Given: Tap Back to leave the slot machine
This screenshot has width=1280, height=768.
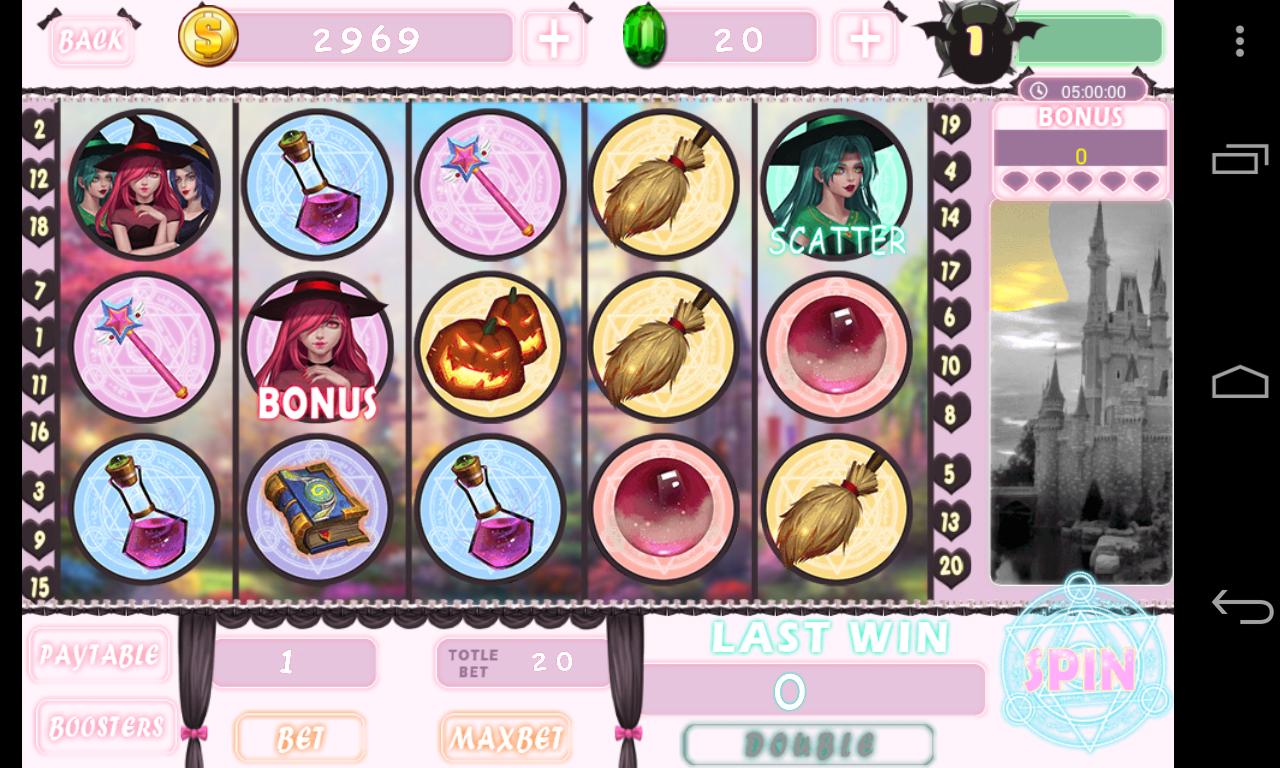Looking at the screenshot, I should point(90,39).
